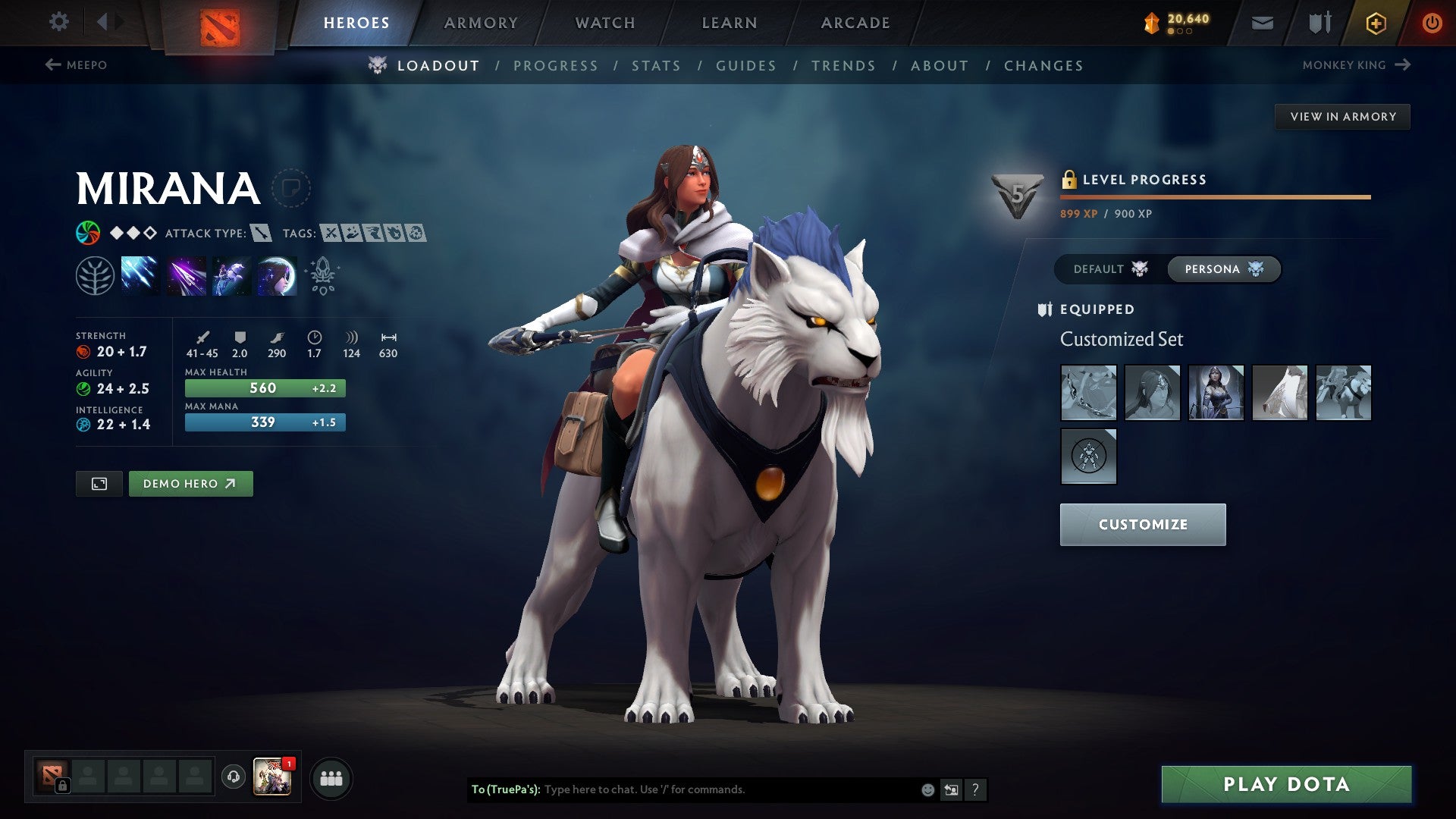Switch to the STATS tab
The height and width of the screenshot is (819, 1456).
656,65
